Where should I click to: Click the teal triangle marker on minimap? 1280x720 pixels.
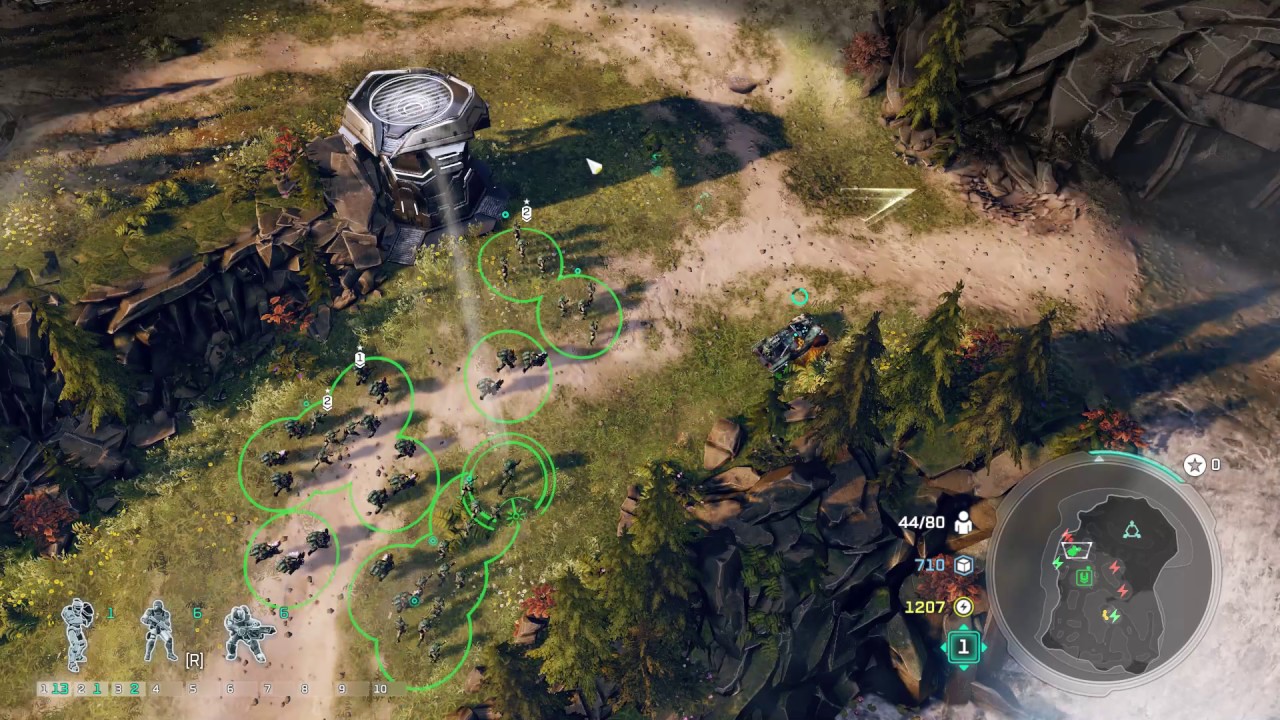1132,529
